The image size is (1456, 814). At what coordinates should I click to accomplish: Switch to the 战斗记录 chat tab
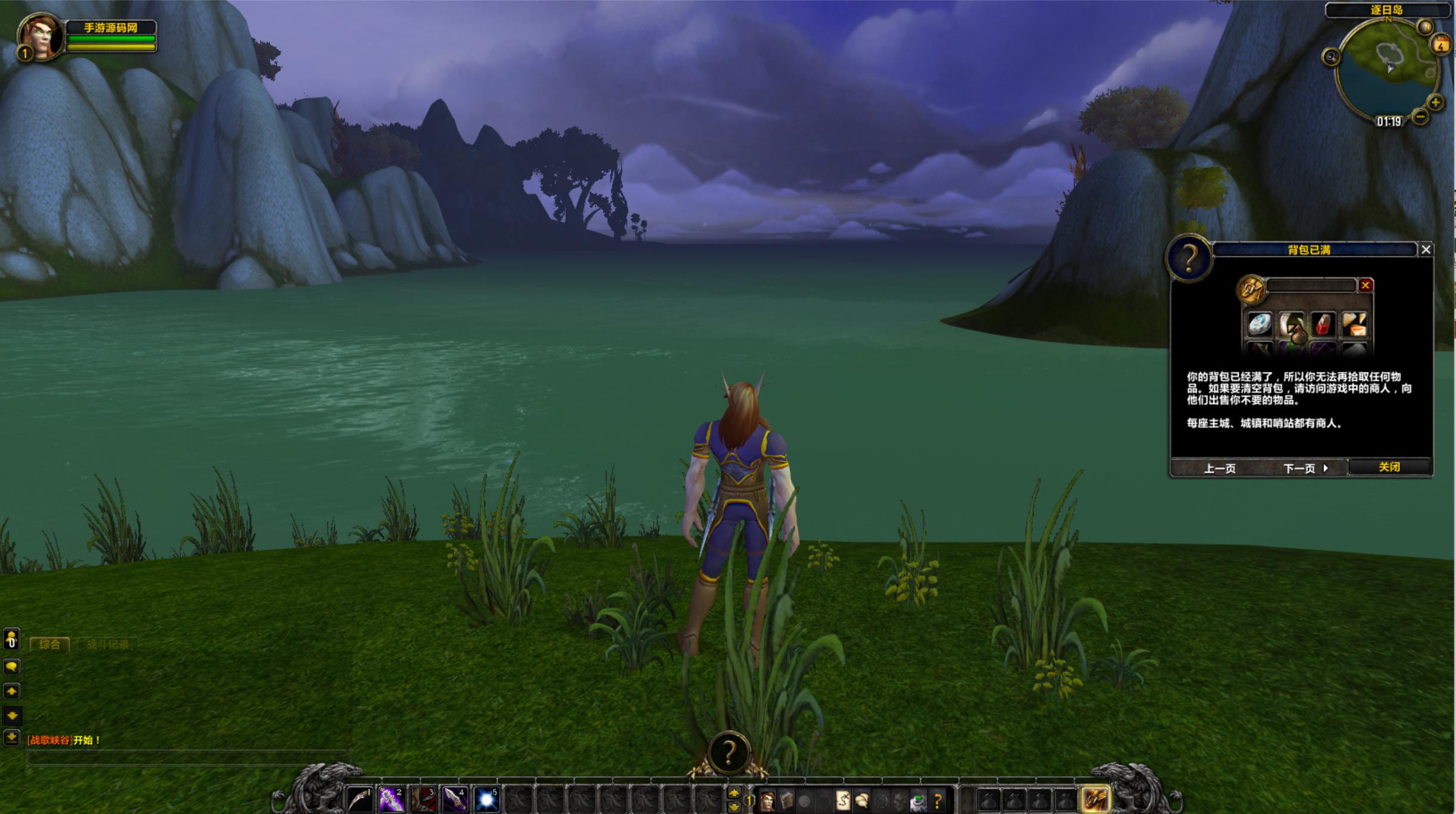pyautogui.click(x=107, y=644)
